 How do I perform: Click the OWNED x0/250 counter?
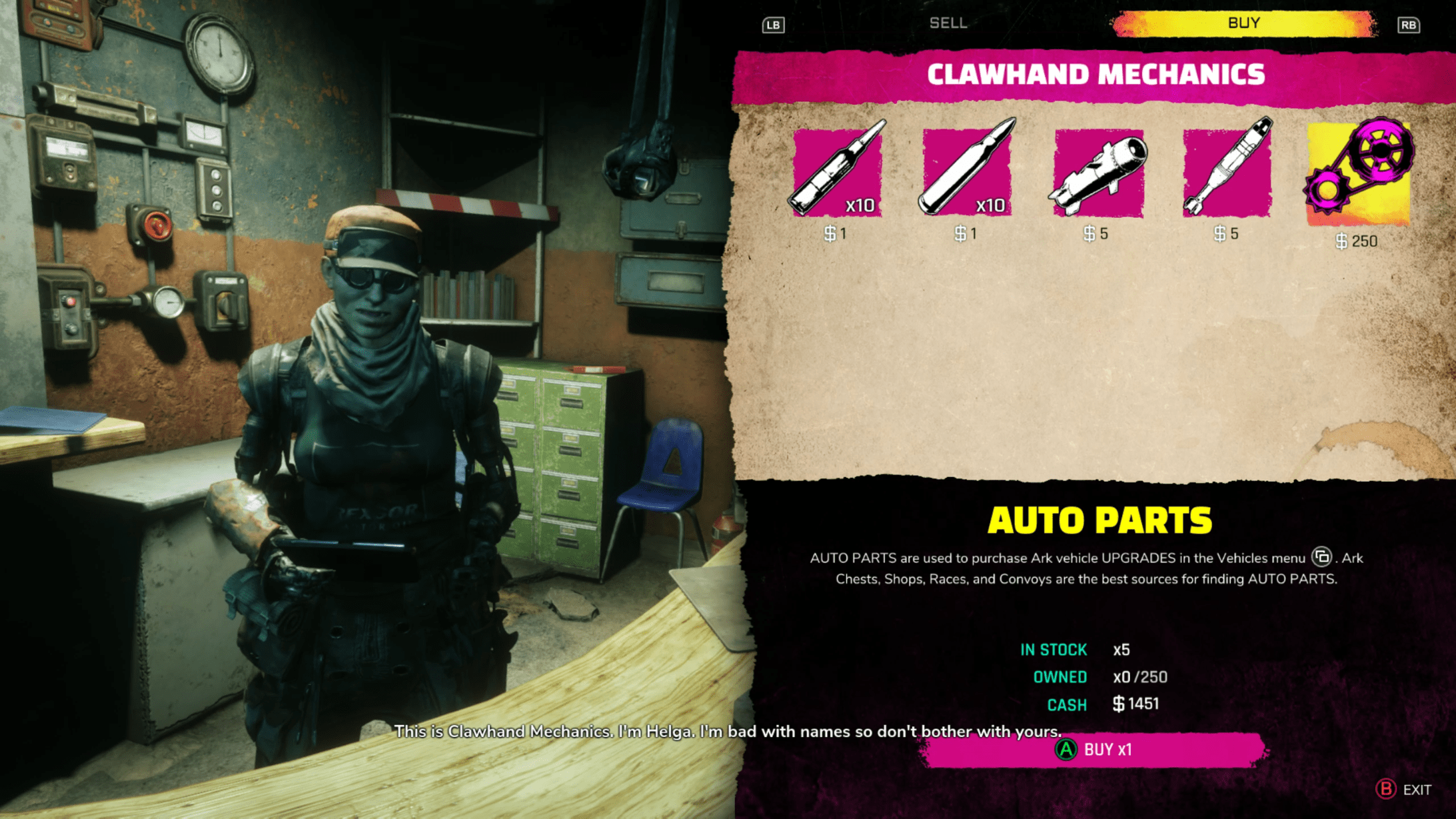(1141, 676)
